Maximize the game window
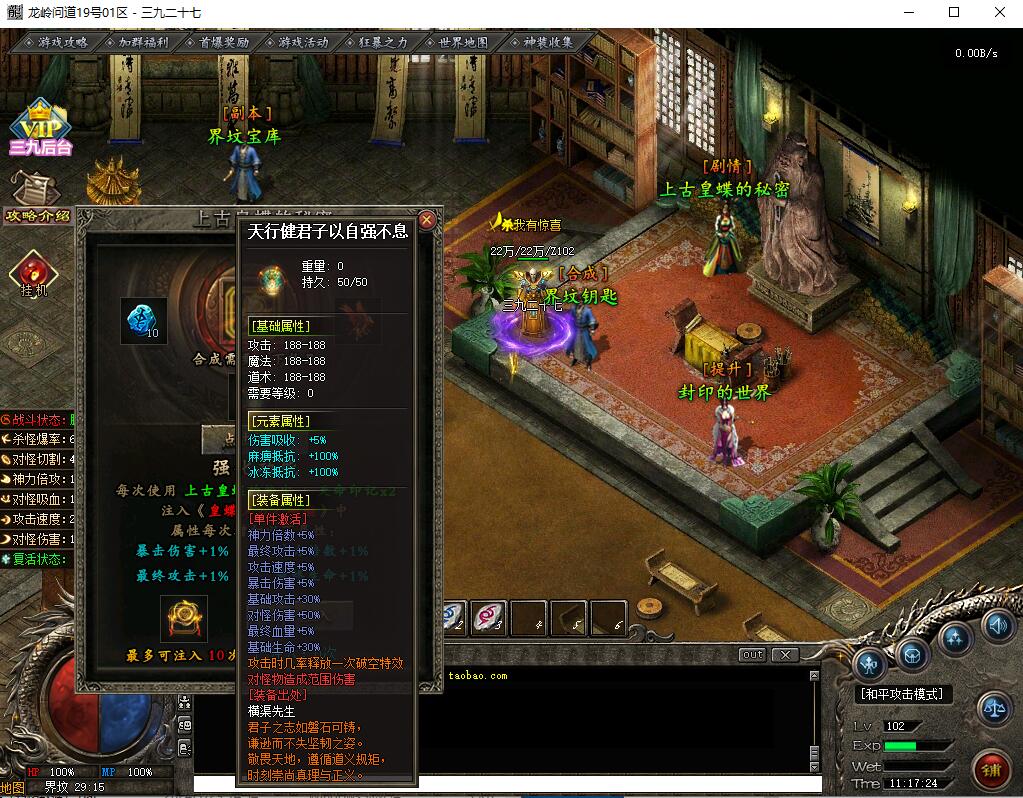 coord(953,13)
